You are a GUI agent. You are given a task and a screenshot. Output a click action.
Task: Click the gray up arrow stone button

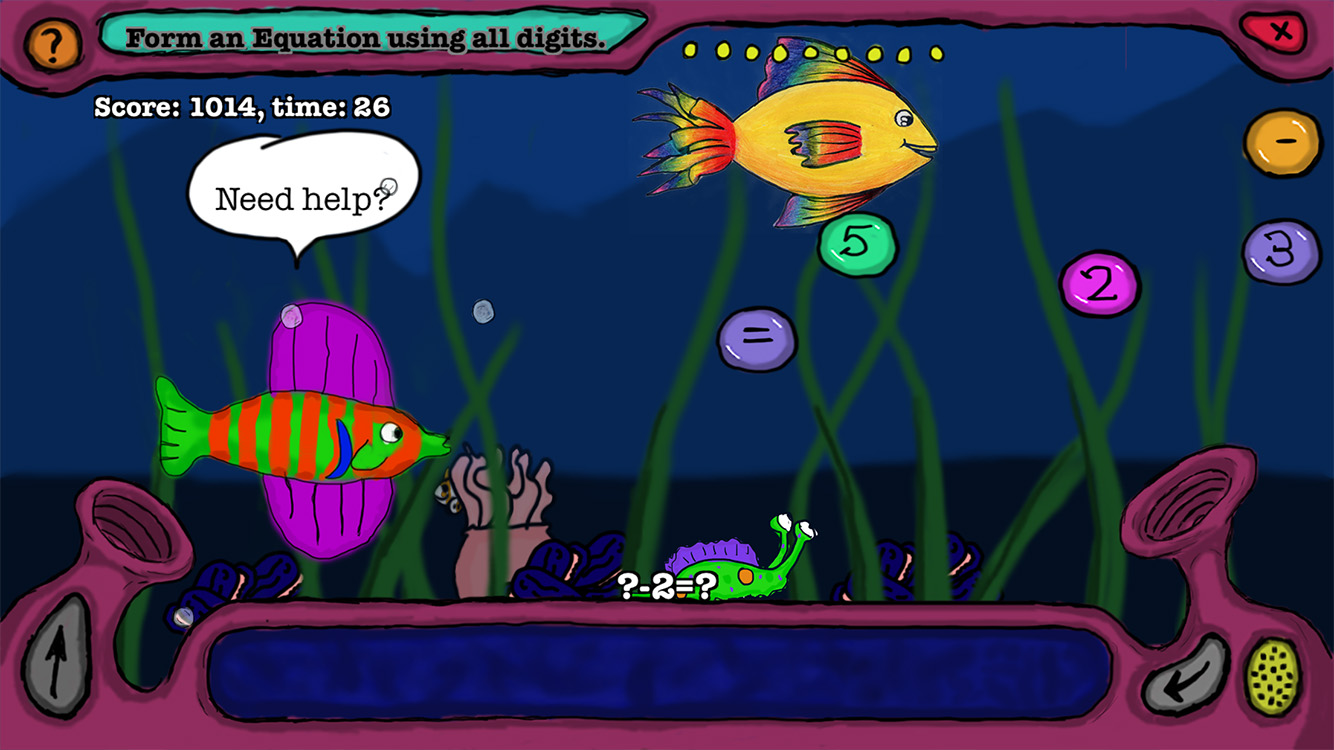click(55, 656)
